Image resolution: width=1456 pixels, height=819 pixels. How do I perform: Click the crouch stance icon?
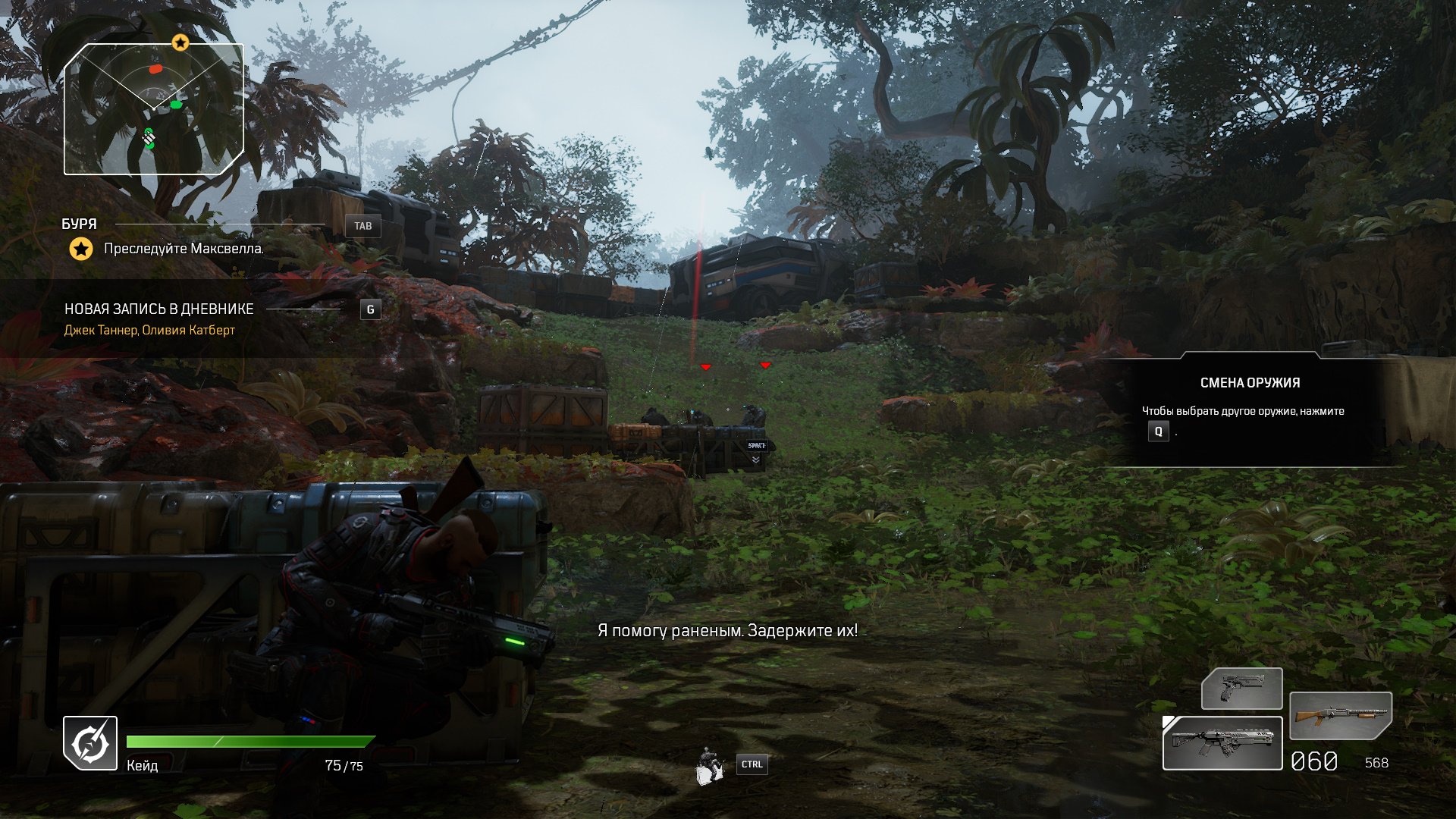pyautogui.click(x=709, y=765)
